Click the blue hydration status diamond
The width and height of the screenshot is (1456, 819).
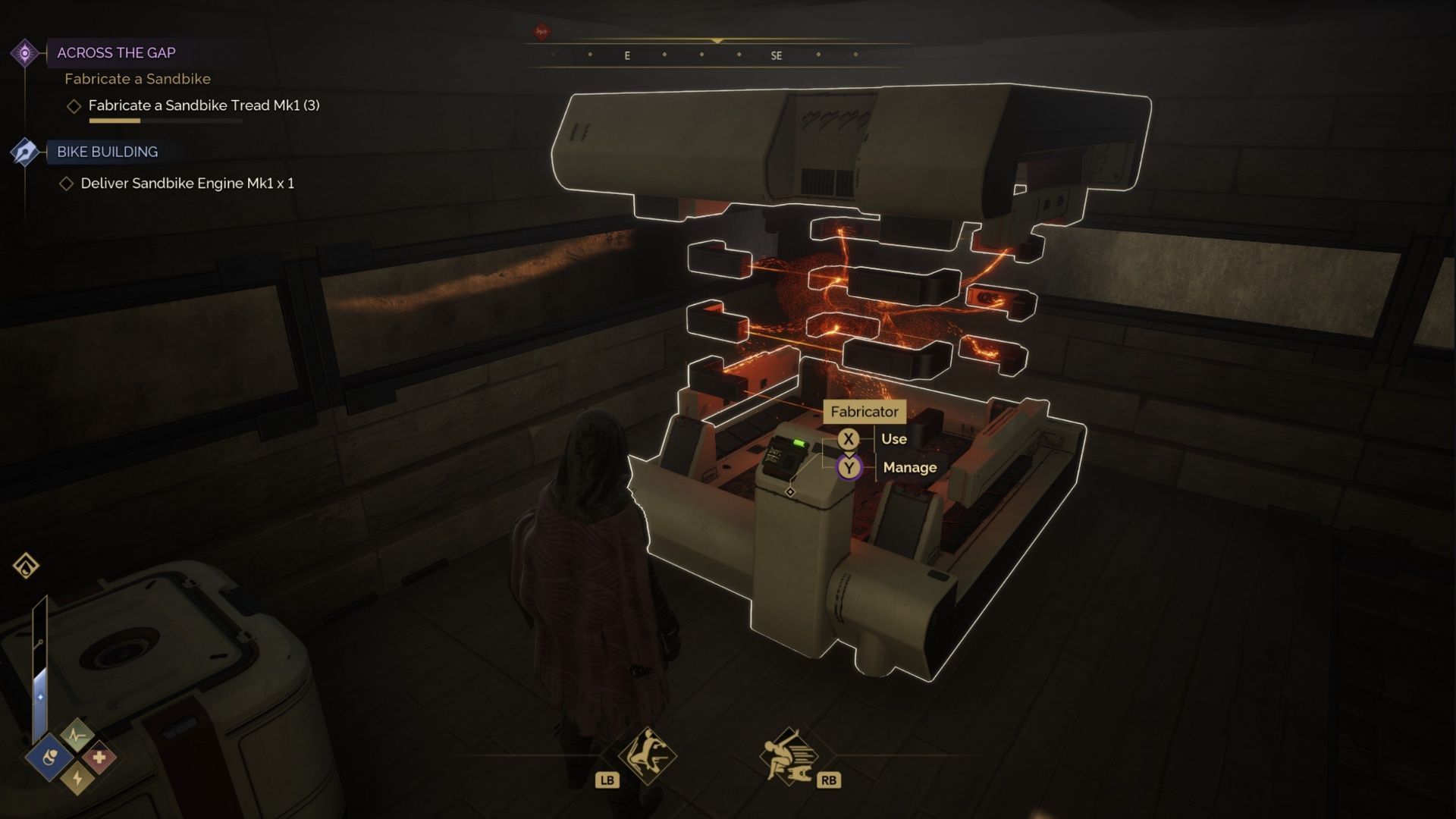tap(49, 757)
